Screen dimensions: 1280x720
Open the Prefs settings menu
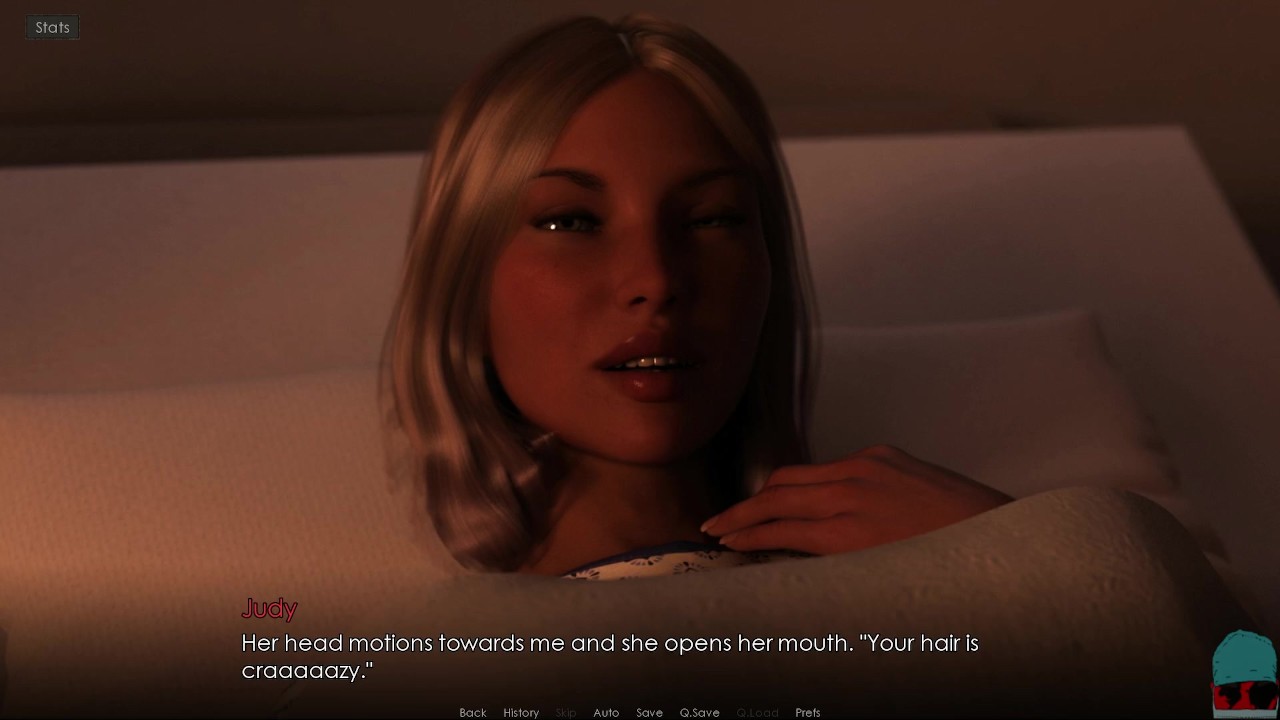pyautogui.click(x=808, y=712)
